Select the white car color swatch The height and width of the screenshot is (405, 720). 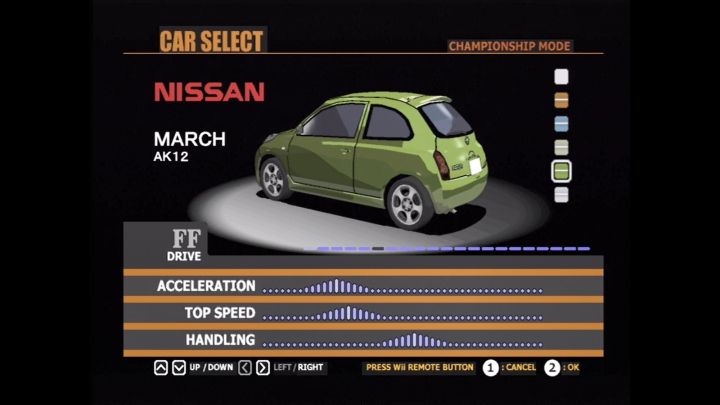(x=561, y=76)
